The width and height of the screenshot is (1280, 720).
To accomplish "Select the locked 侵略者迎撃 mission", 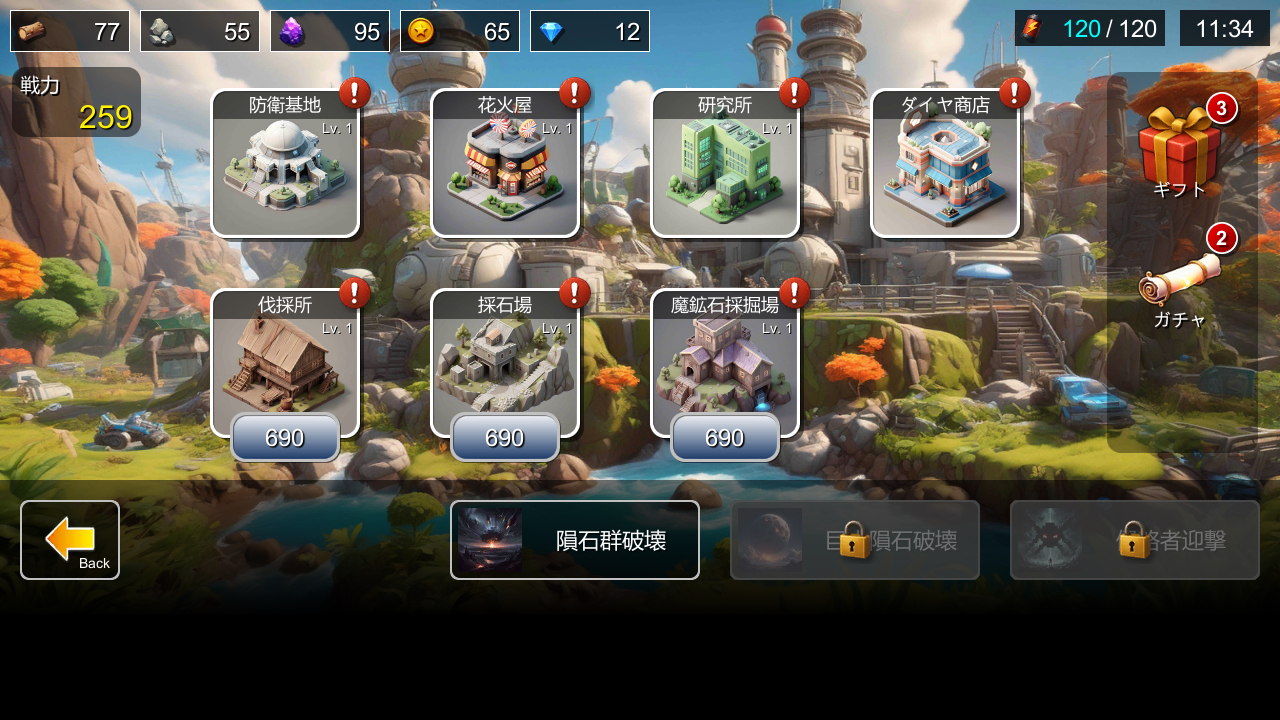I will (x=1135, y=540).
